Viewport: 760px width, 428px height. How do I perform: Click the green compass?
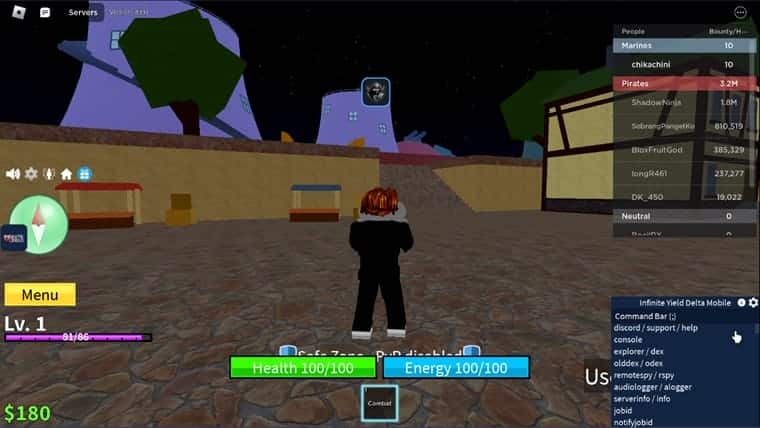pyautogui.click(x=38, y=224)
